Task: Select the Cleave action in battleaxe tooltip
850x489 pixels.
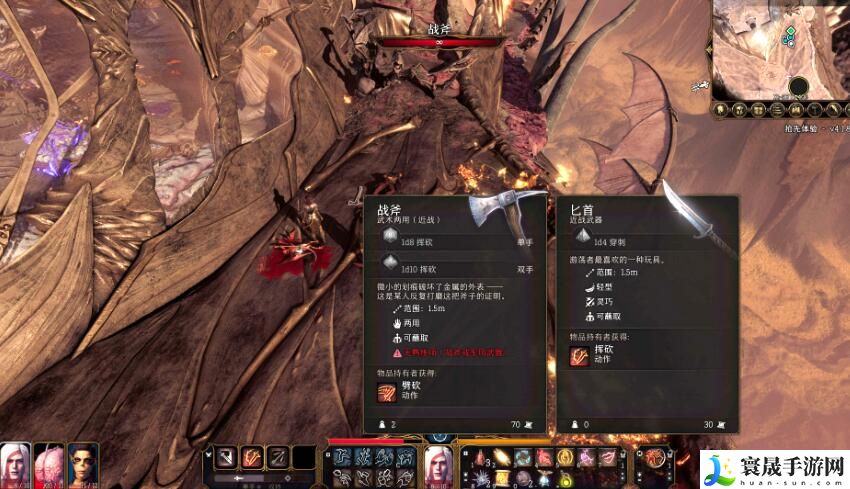Action: coord(387,390)
